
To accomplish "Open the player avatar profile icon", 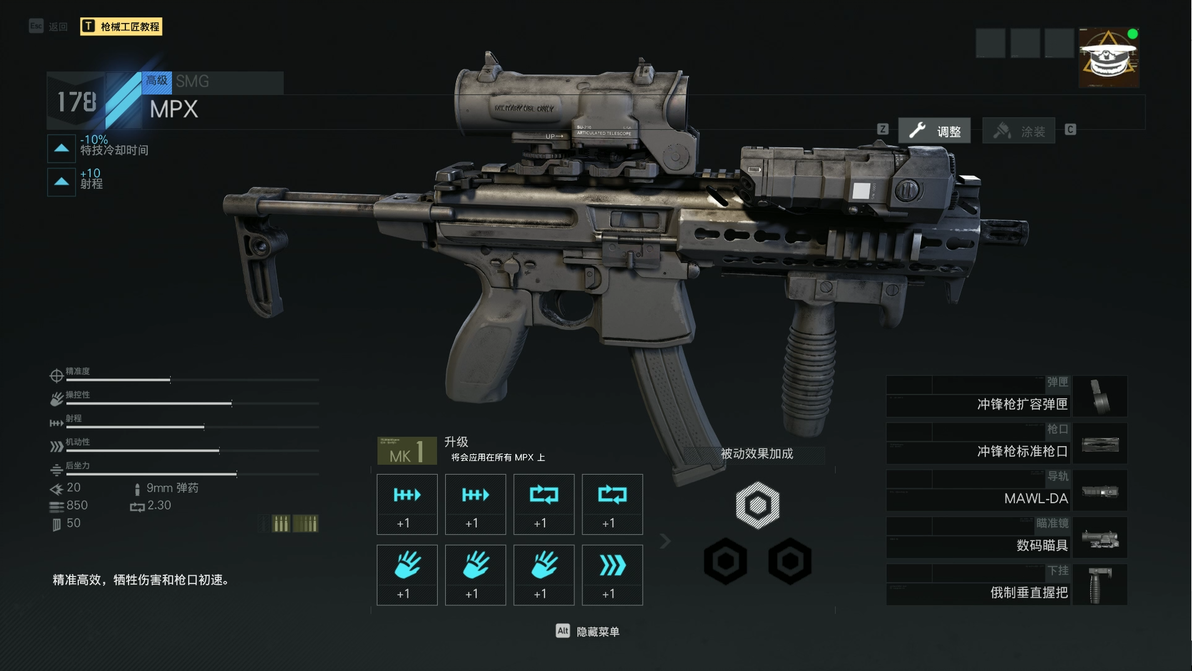I will pyautogui.click(x=1108, y=58).
